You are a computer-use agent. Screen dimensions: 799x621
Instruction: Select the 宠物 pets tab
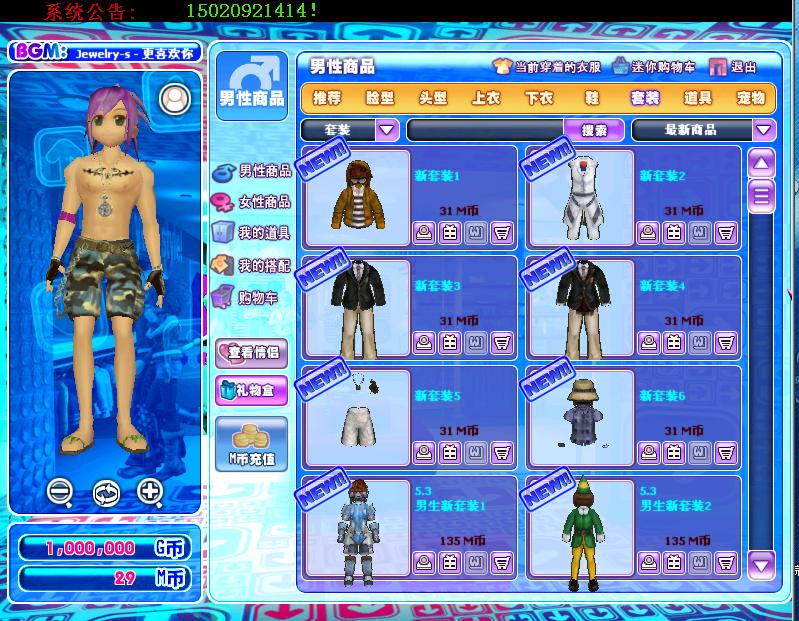click(x=750, y=98)
